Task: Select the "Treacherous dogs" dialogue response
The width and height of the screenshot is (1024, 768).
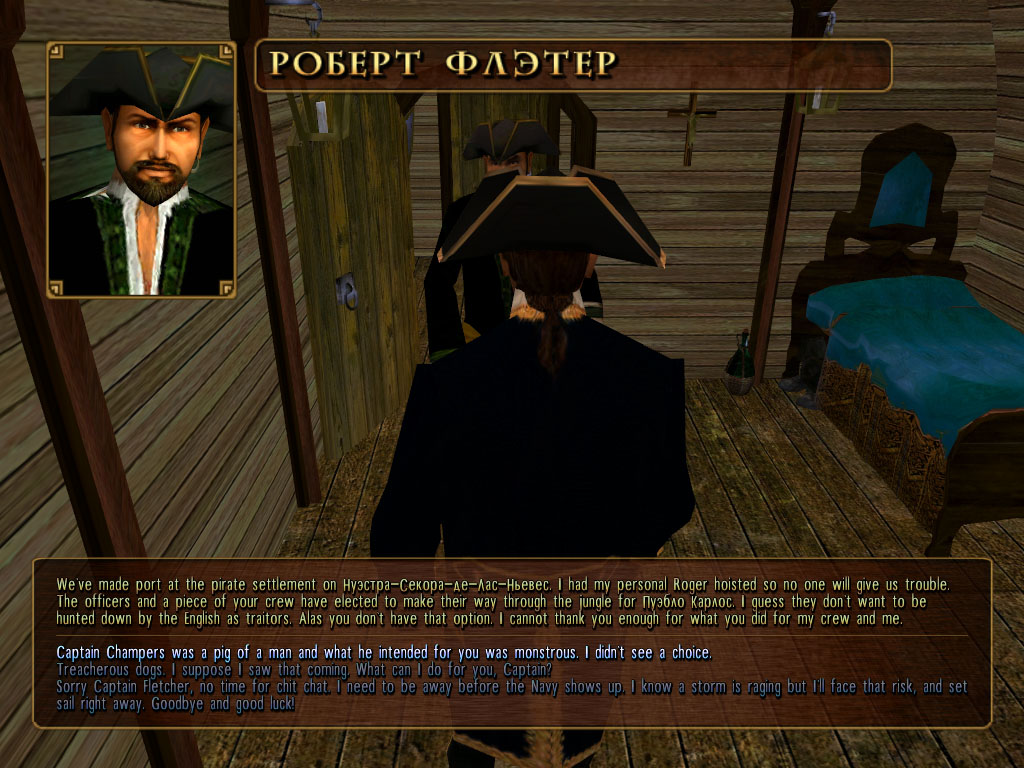Action: click(x=303, y=669)
